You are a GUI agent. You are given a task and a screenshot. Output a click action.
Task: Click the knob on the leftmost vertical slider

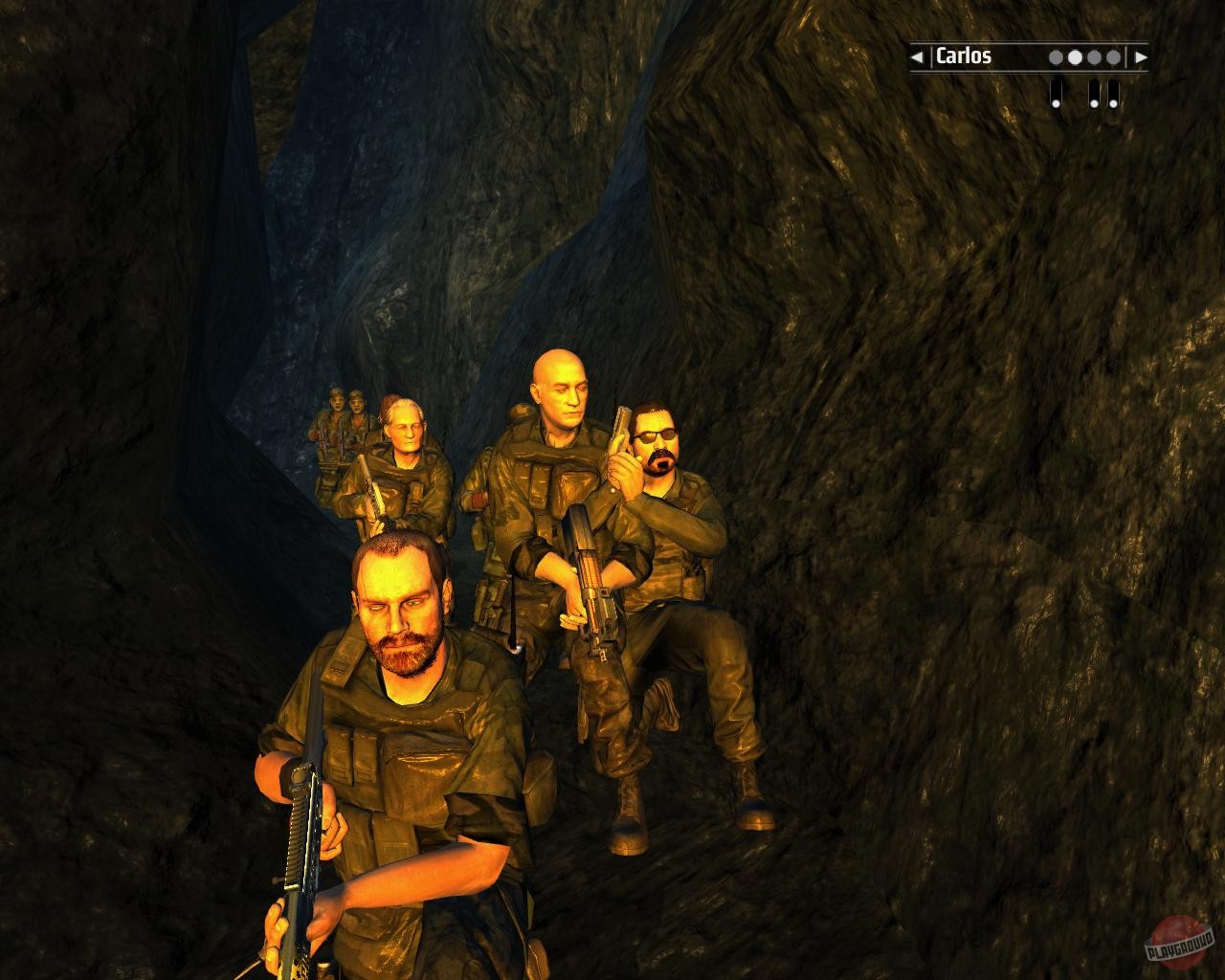pos(1056,102)
